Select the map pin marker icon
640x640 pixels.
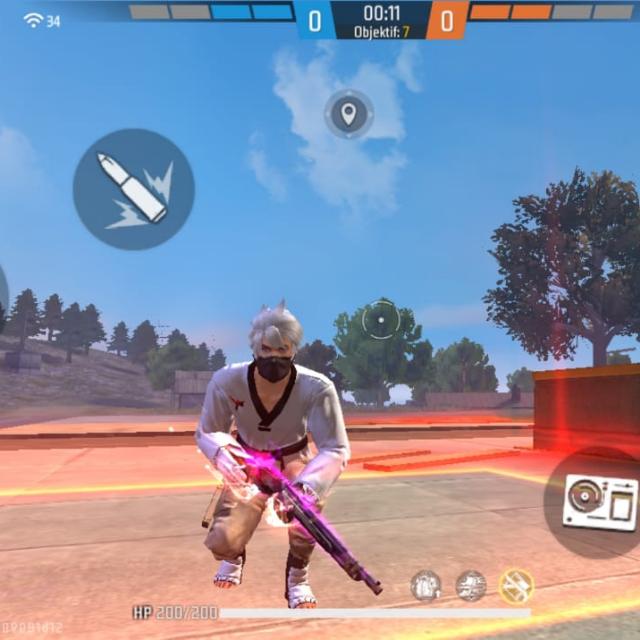click(x=348, y=114)
